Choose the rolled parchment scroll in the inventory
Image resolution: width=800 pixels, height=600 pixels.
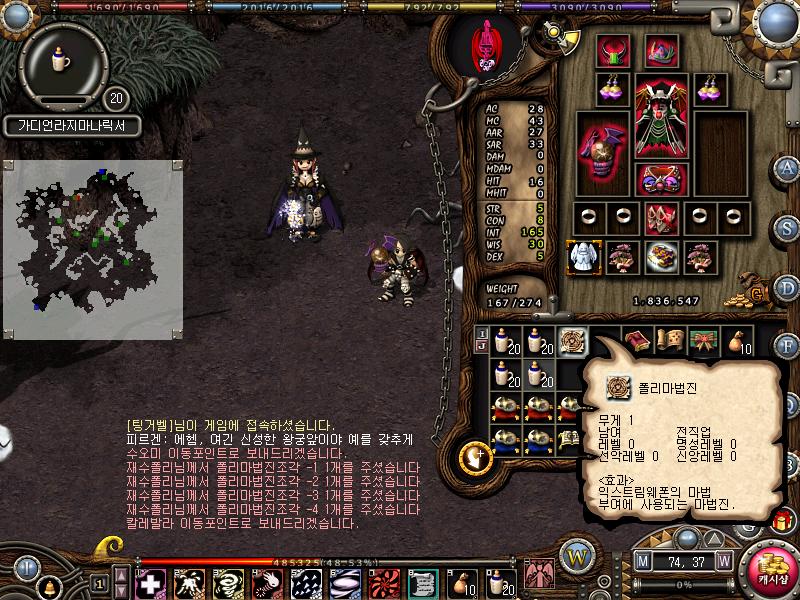click(x=672, y=342)
